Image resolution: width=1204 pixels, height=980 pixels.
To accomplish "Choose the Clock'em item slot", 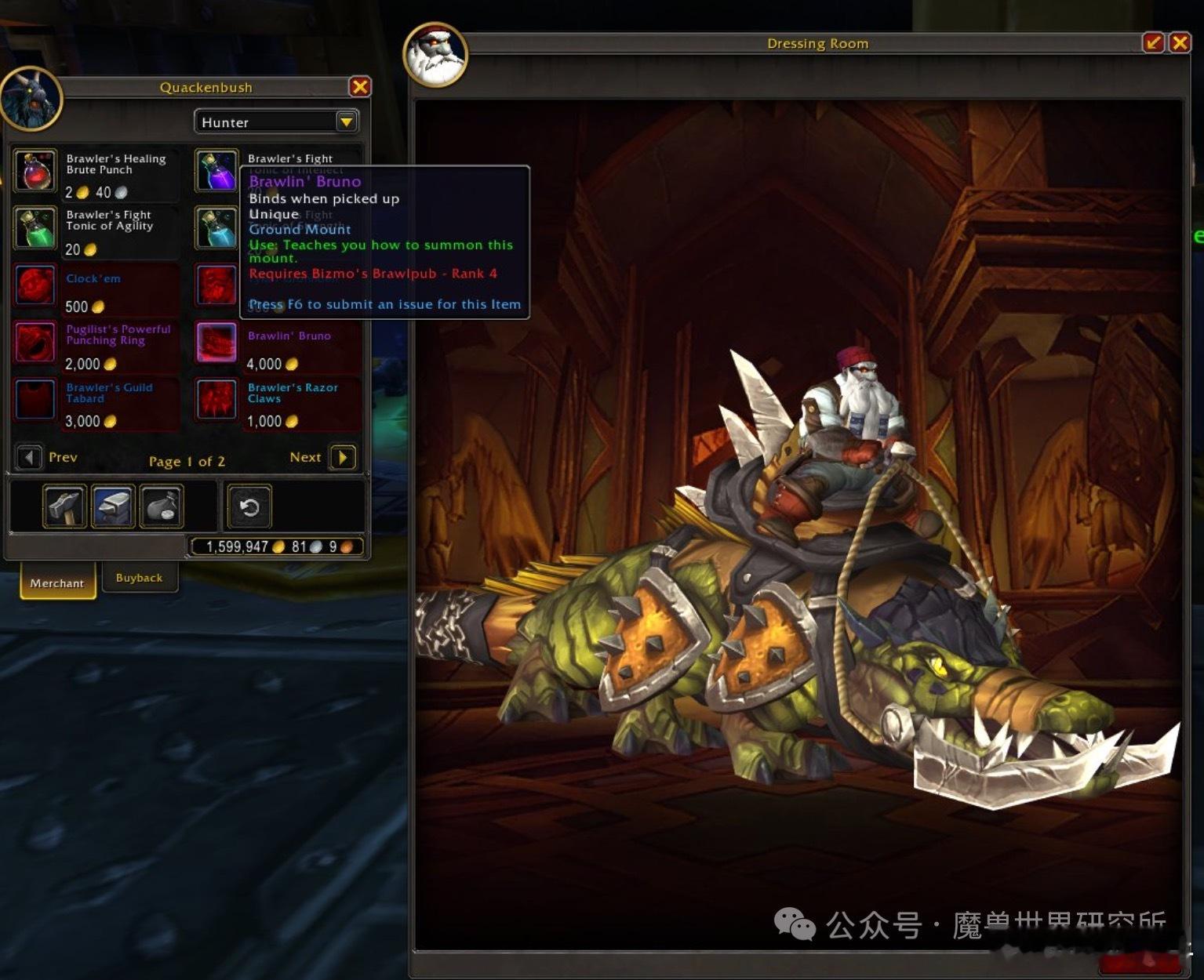I will tap(35, 285).
